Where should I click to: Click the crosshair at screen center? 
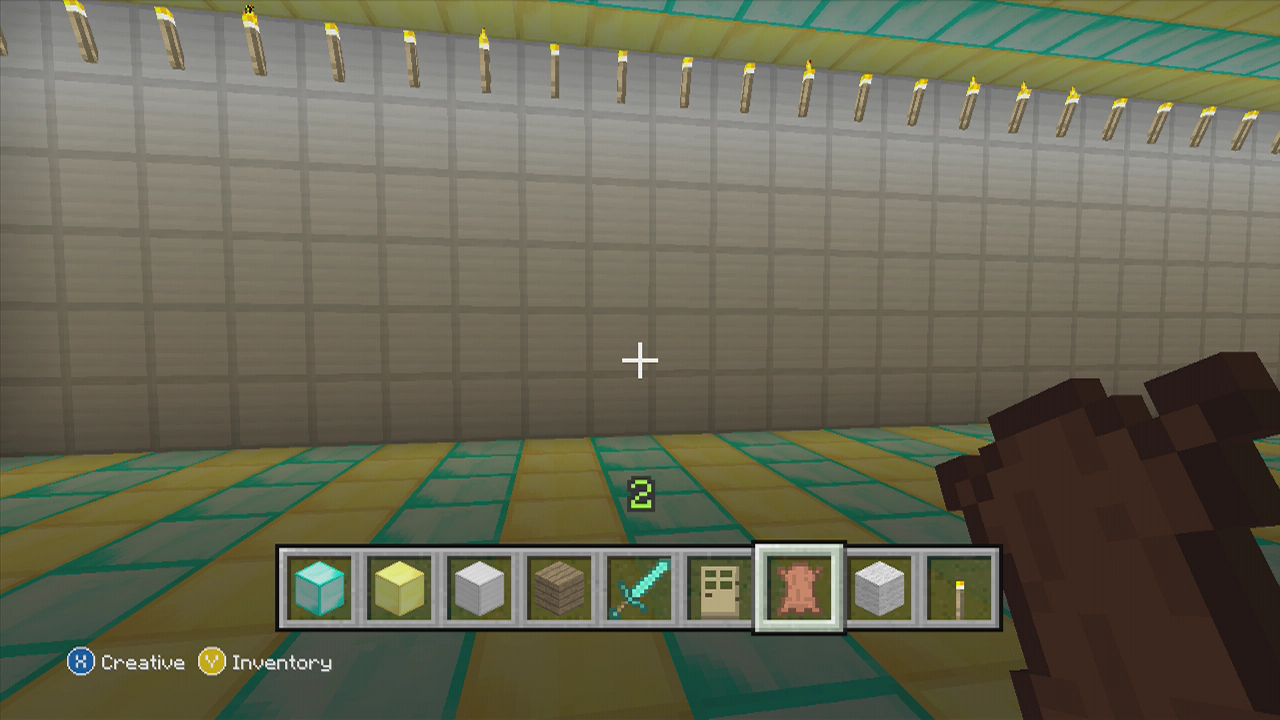[x=640, y=358]
